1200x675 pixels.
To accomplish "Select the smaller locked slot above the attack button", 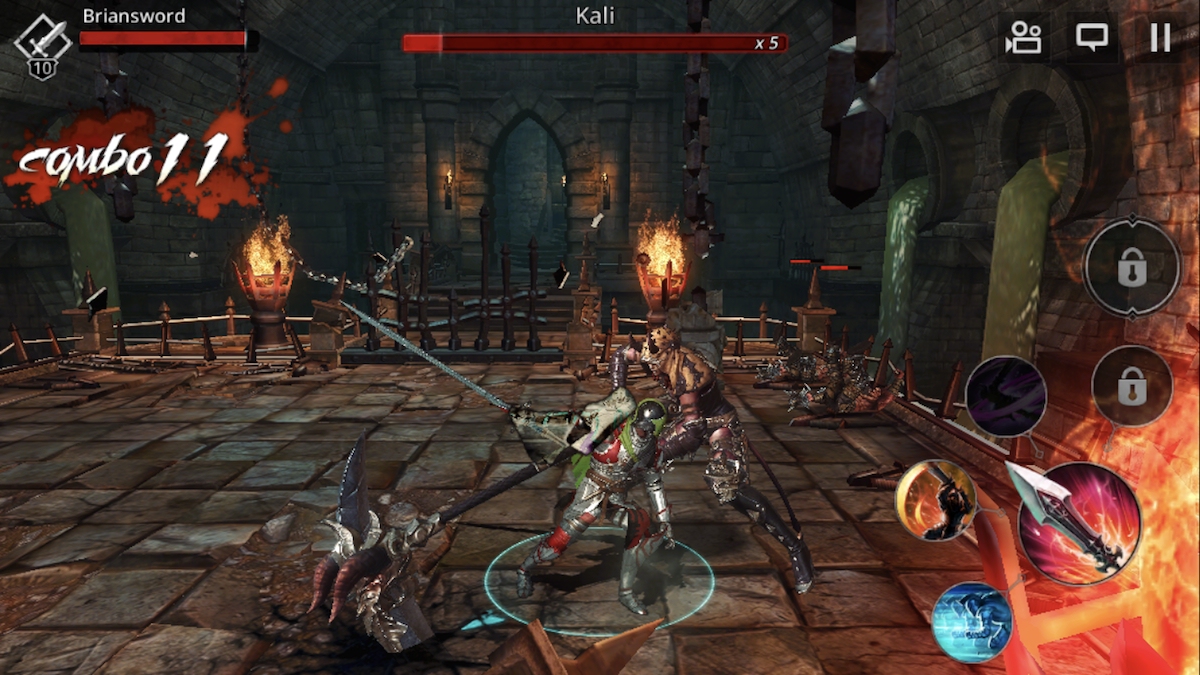I will (x=1132, y=385).
